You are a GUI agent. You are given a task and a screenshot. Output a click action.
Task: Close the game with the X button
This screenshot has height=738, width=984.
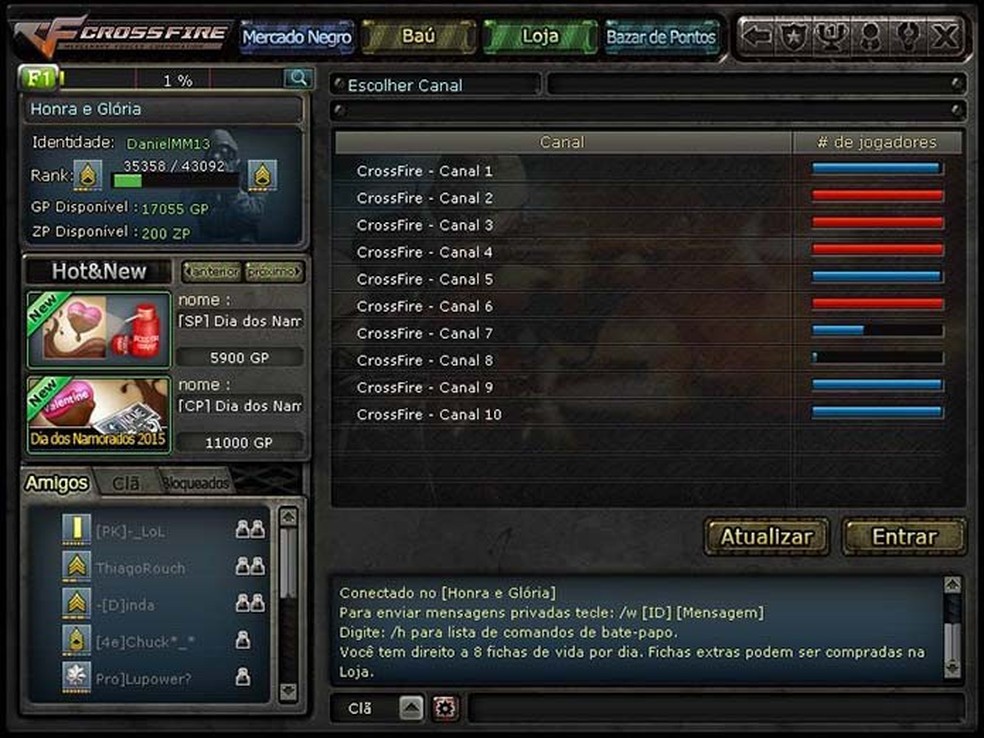(x=944, y=37)
